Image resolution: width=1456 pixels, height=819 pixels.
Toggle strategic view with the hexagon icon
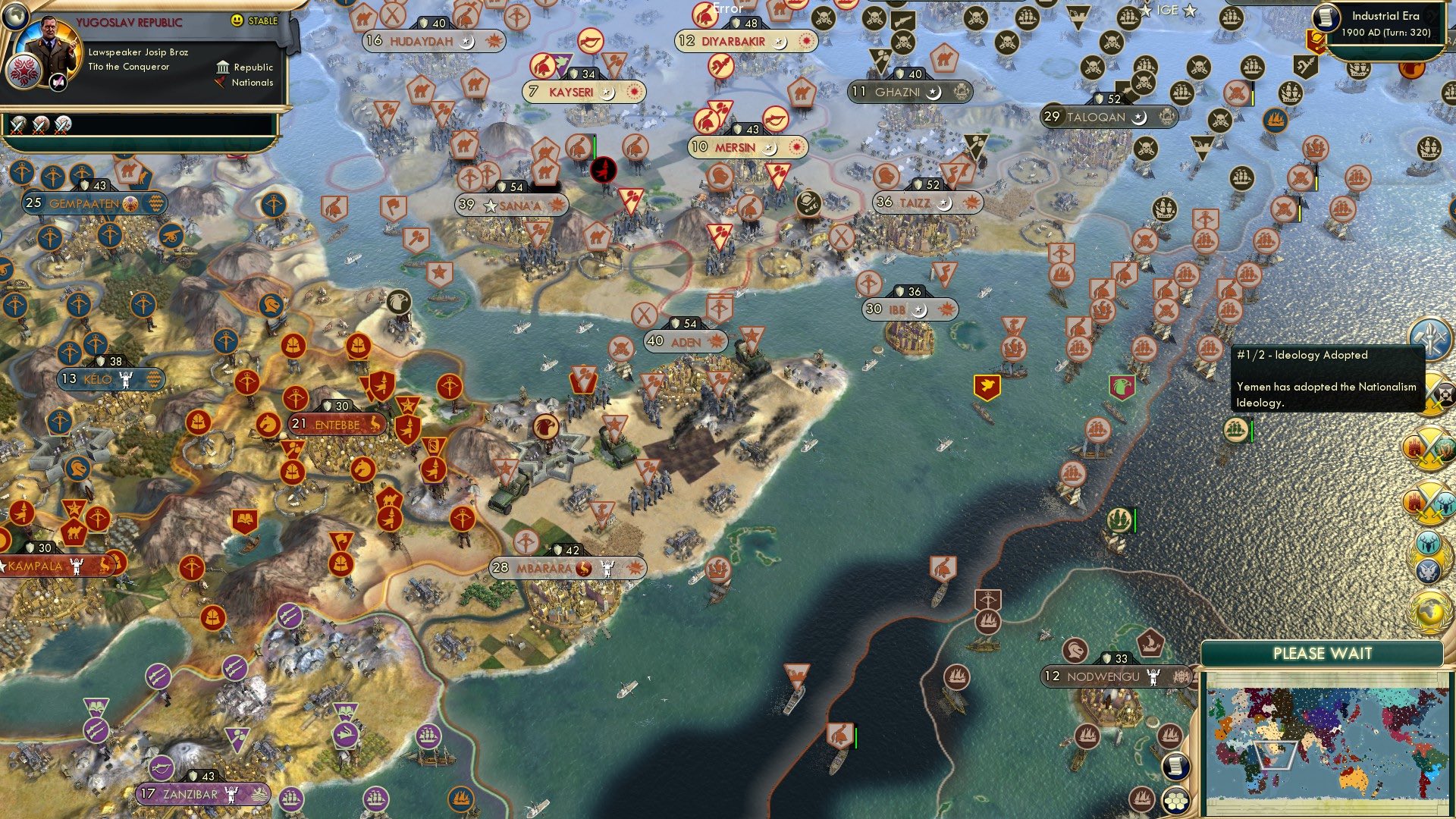click(1175, 802)
